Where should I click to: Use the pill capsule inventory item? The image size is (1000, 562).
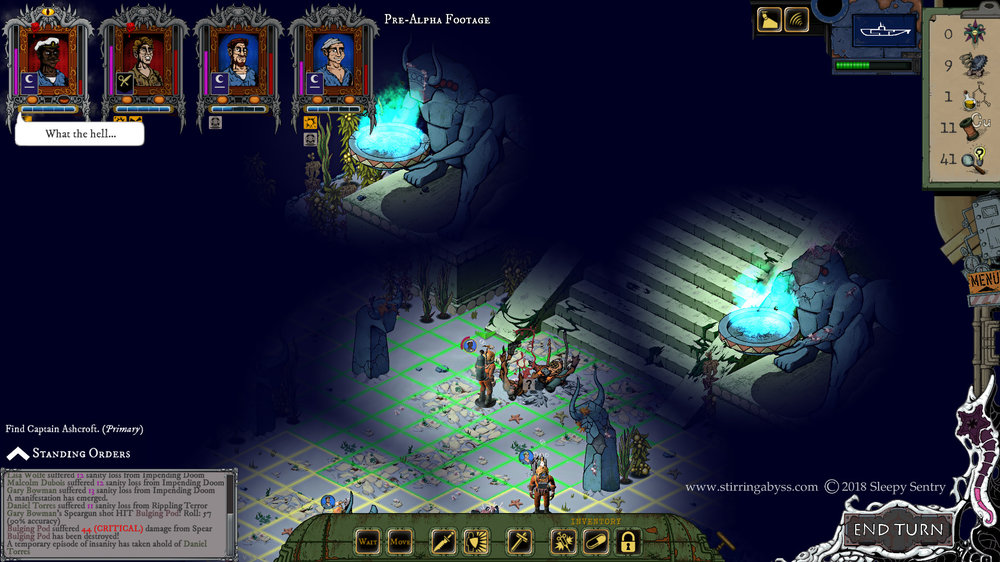tap(596, 541)
